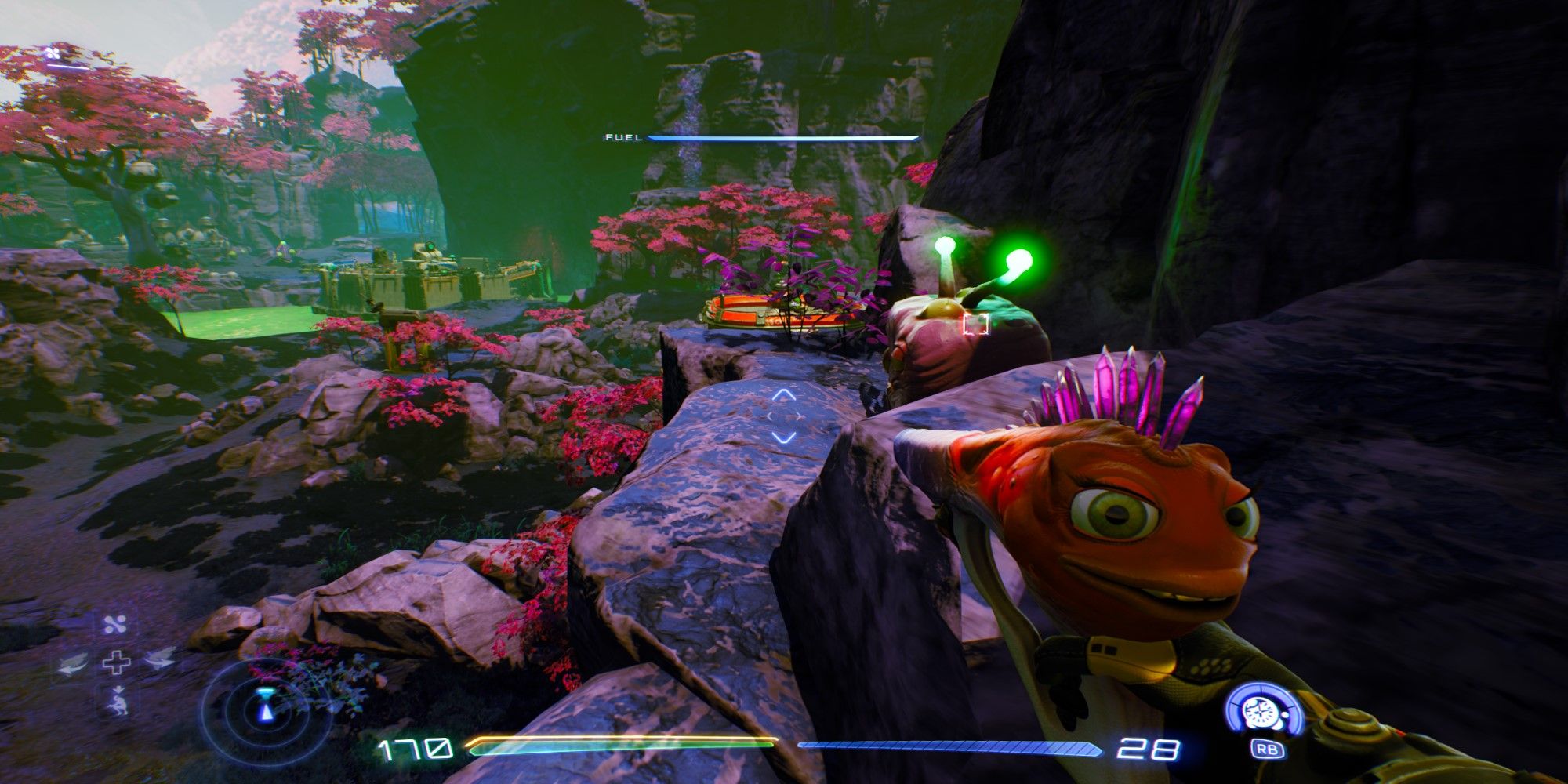Select the crouching character slide icon
Image resolution: width=1568 pixels, height=784 pixels.
[119, 706]
